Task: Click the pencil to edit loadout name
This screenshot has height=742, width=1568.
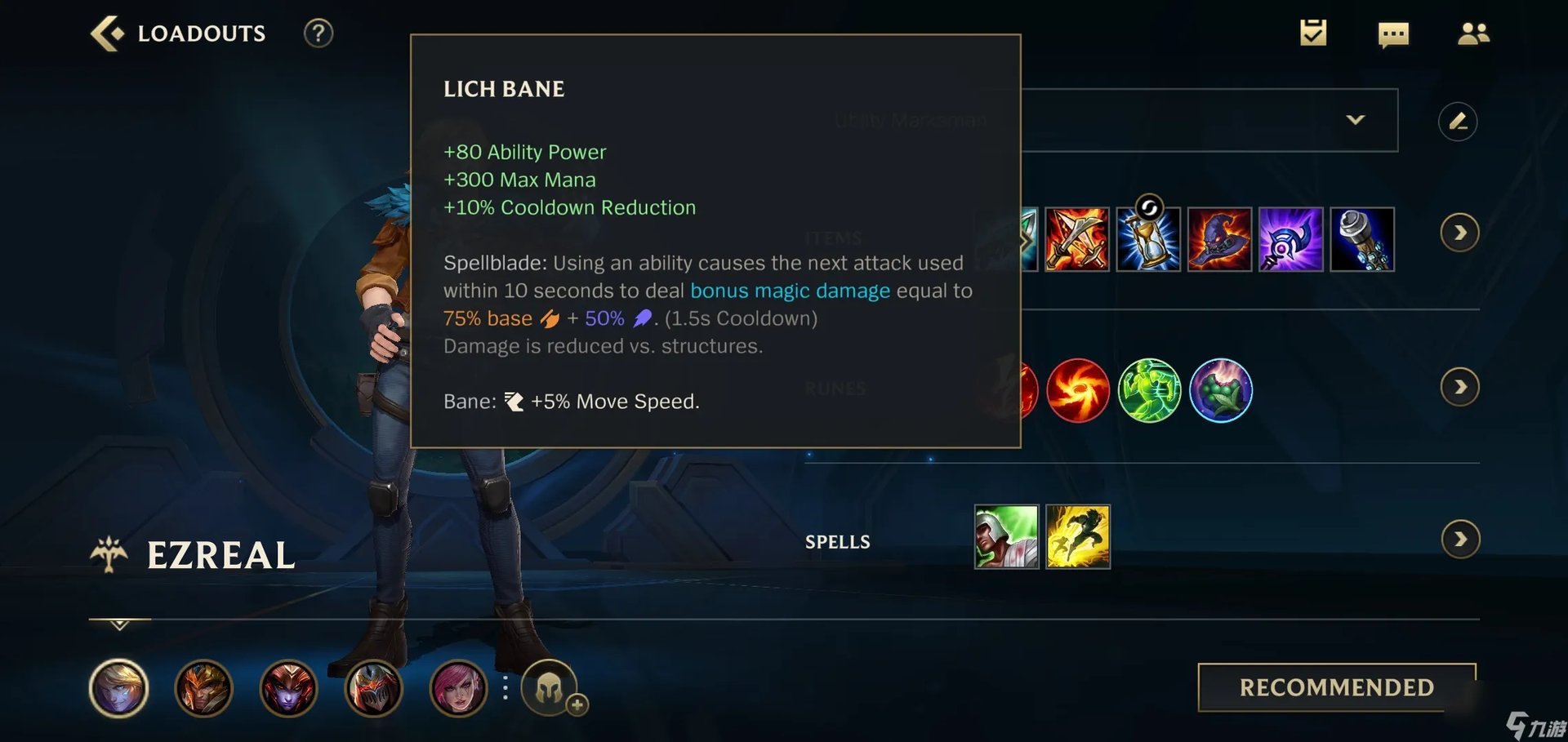Action: click(x=1459, y=121)
